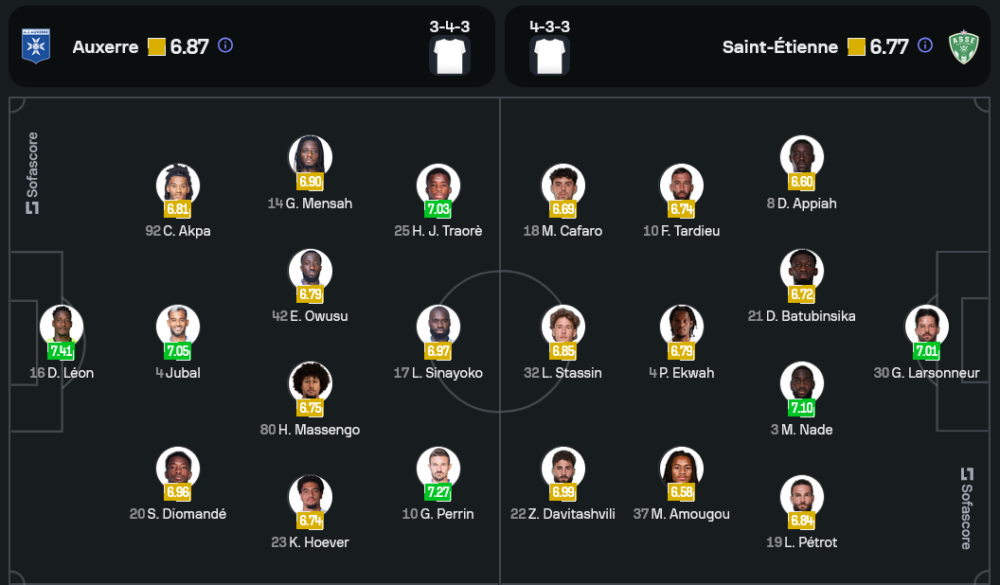
Task: View C. Akpa's player details
Action: (x=178, y=186)
